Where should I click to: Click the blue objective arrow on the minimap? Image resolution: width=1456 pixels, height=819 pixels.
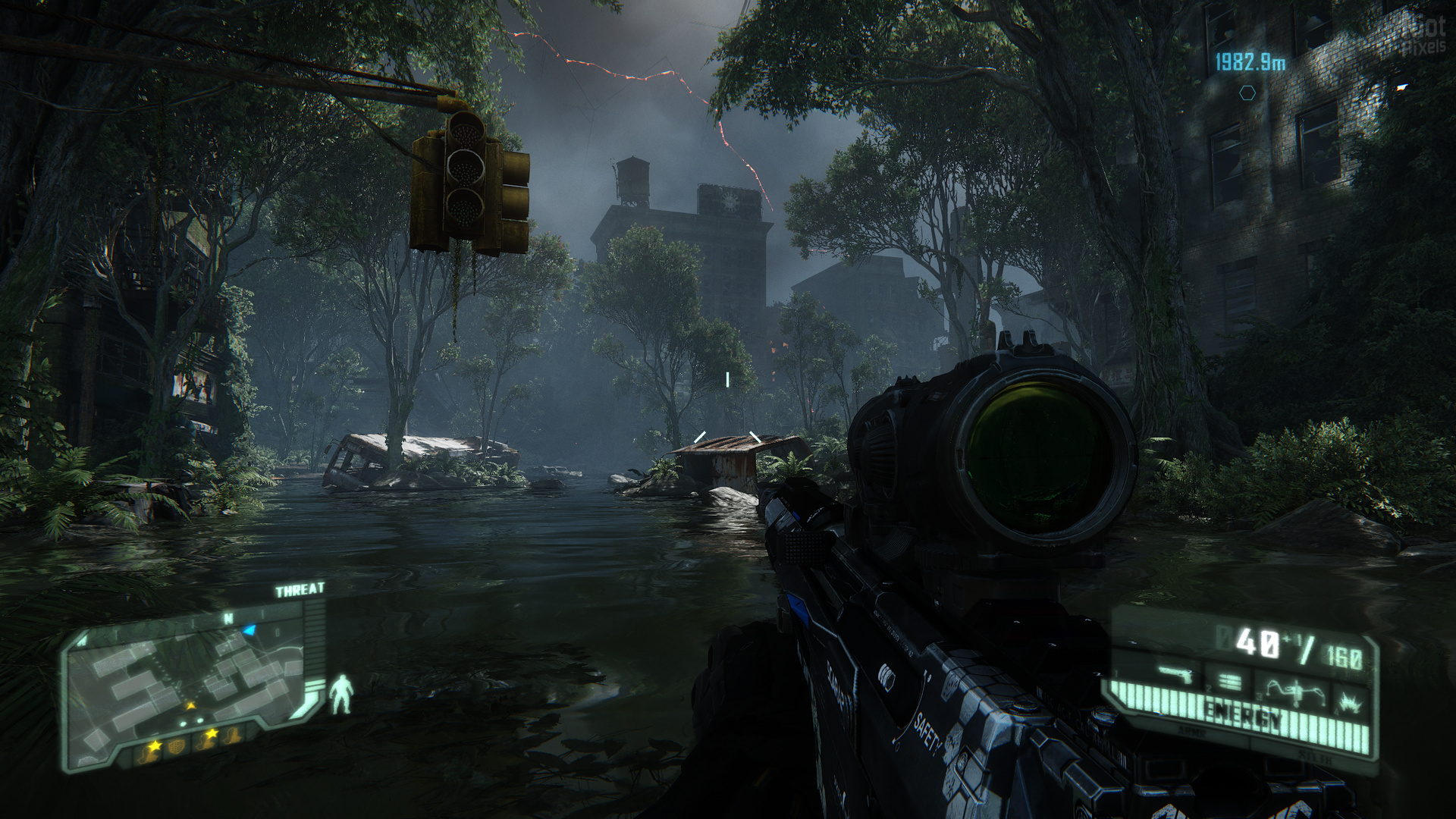pos(249,630)
